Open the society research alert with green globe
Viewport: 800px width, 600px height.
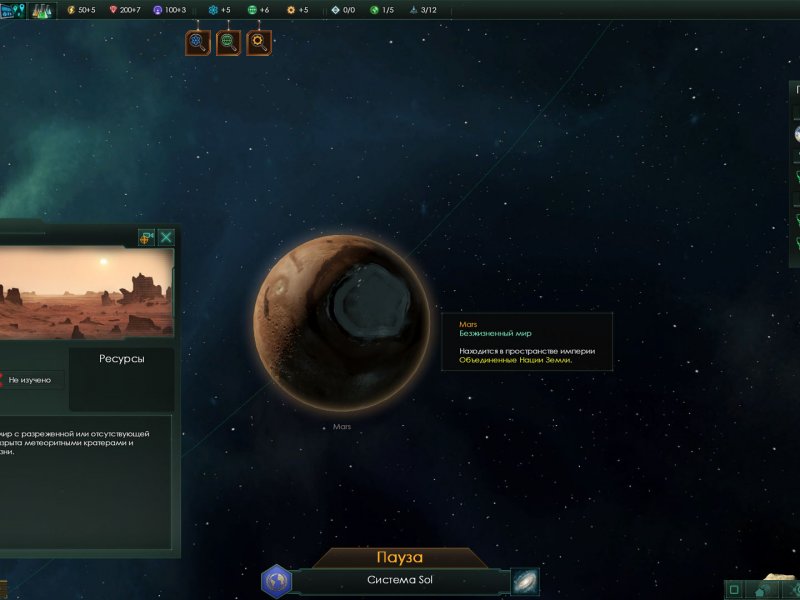click(x=228, y=42)
